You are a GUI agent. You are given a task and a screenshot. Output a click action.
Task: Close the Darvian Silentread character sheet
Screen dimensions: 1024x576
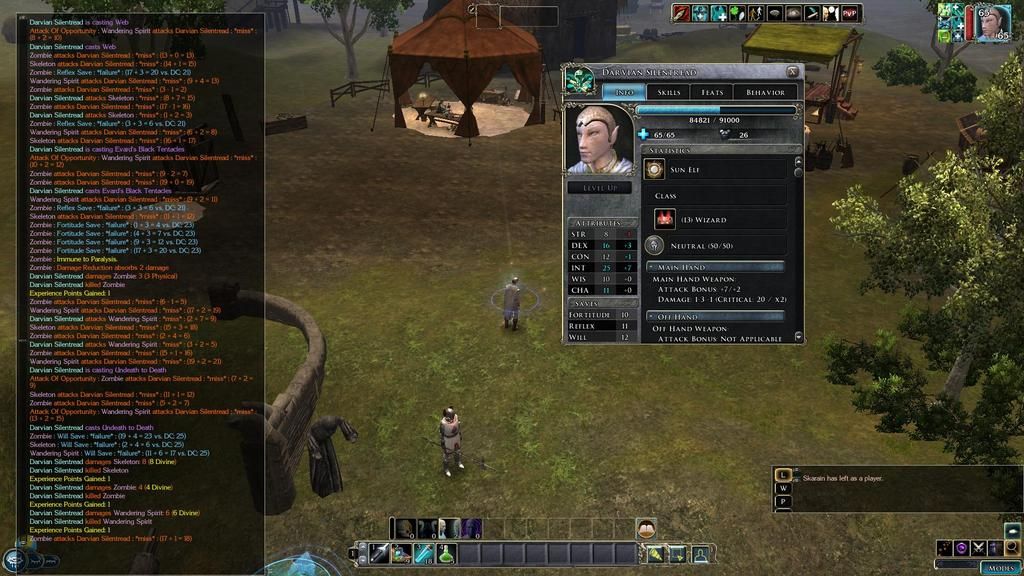coord(792,71)
